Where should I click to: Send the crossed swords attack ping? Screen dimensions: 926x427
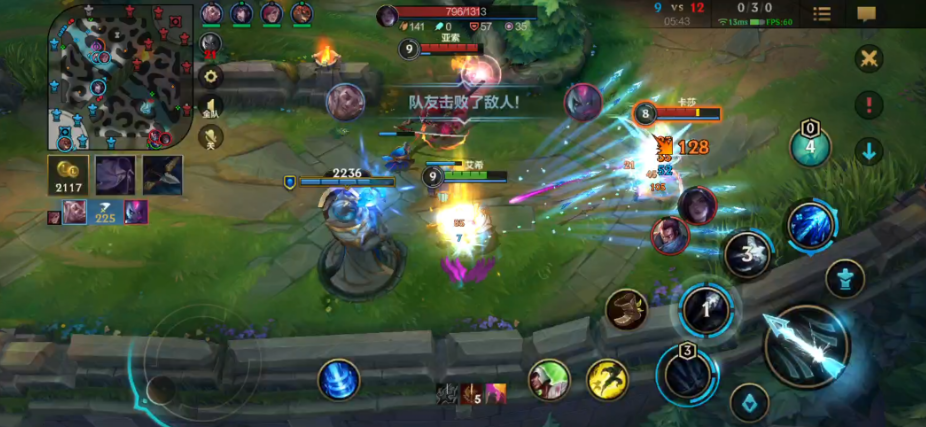click(868, 58)
